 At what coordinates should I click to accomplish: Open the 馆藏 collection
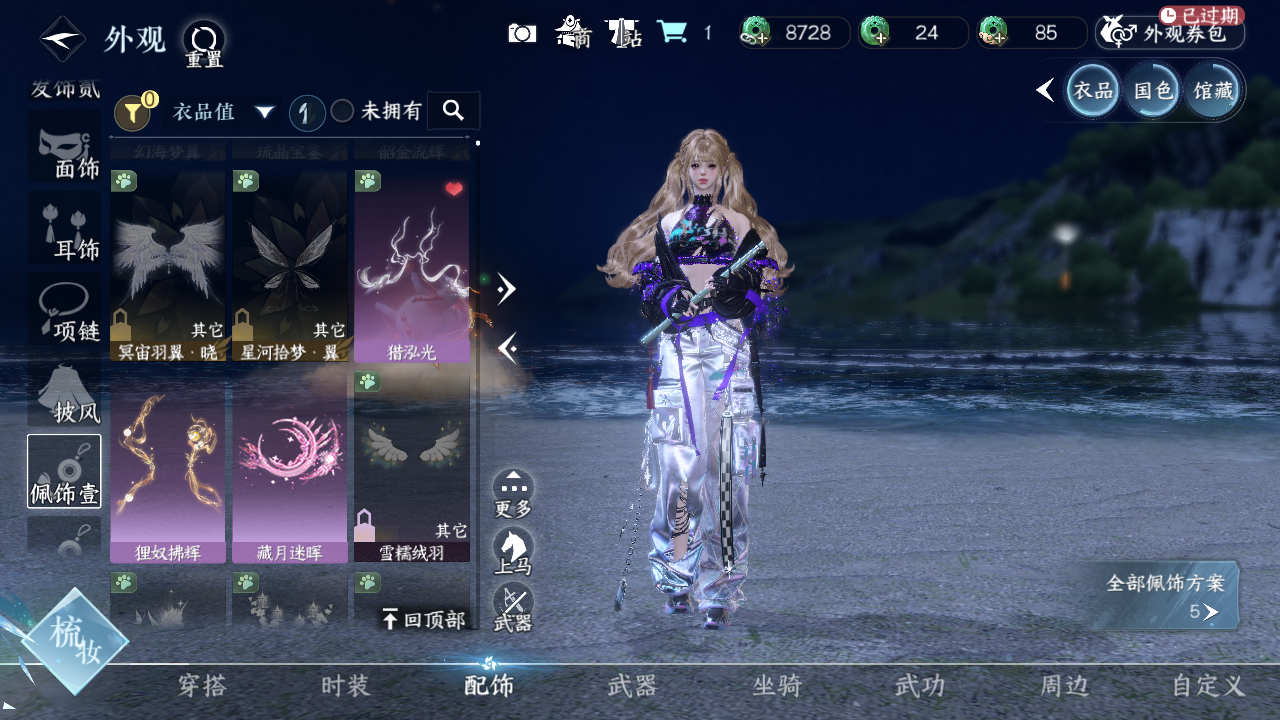pyautogui.click(x=1214, y=90)
